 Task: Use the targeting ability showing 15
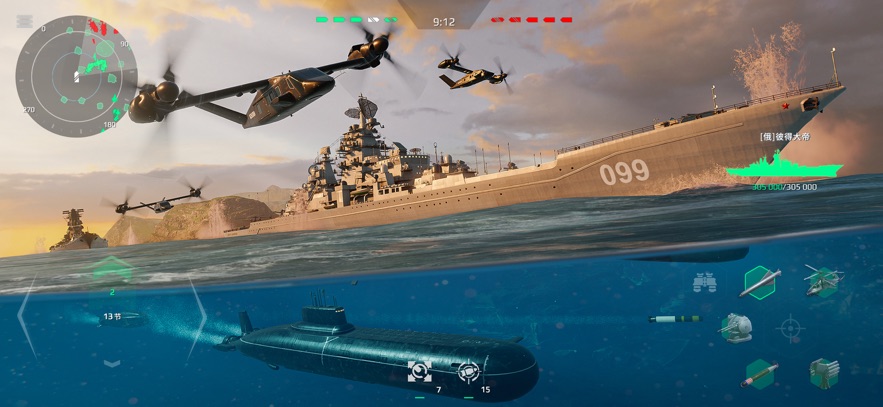point(467,373)
